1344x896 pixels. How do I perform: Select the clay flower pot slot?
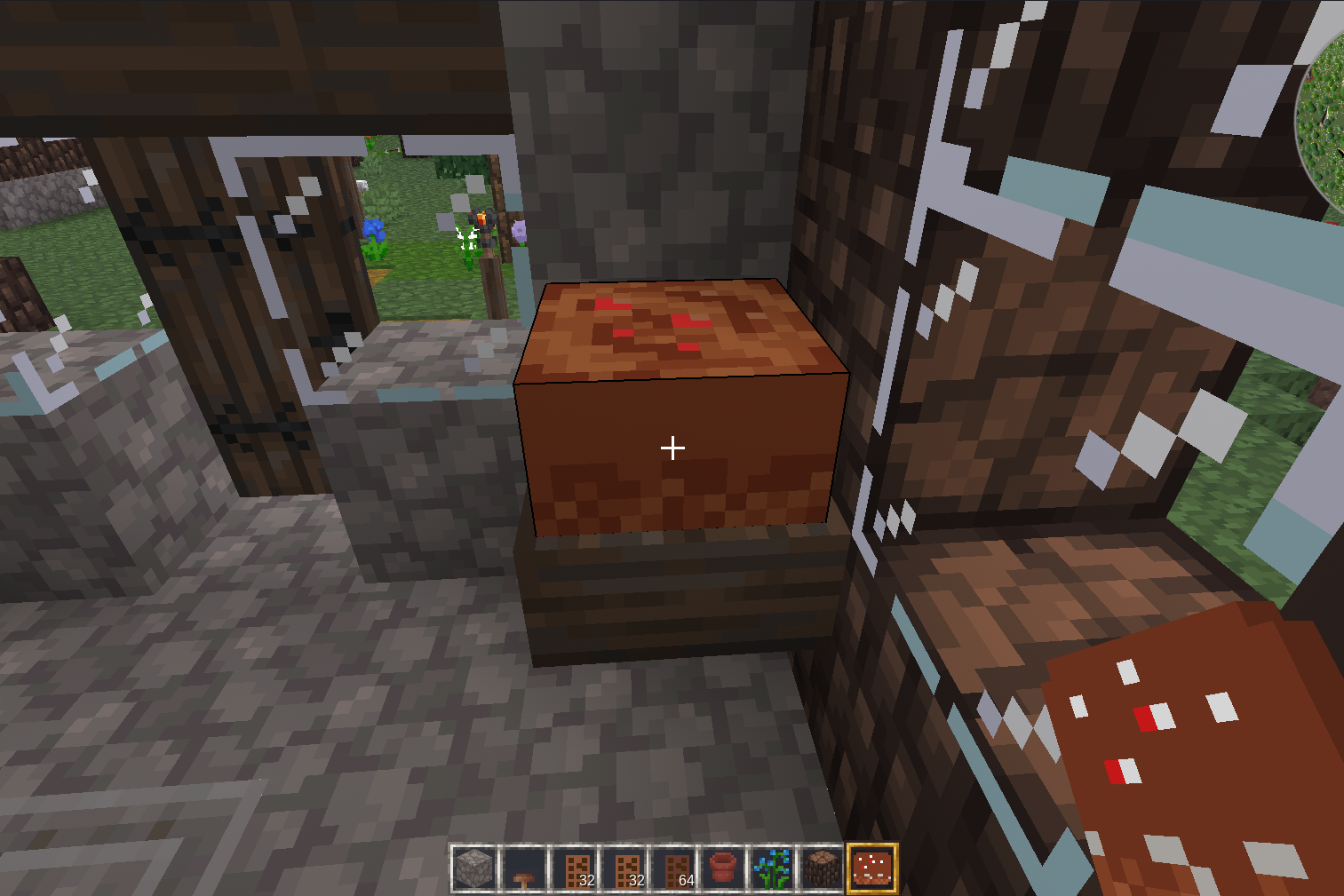click(723, 868)
